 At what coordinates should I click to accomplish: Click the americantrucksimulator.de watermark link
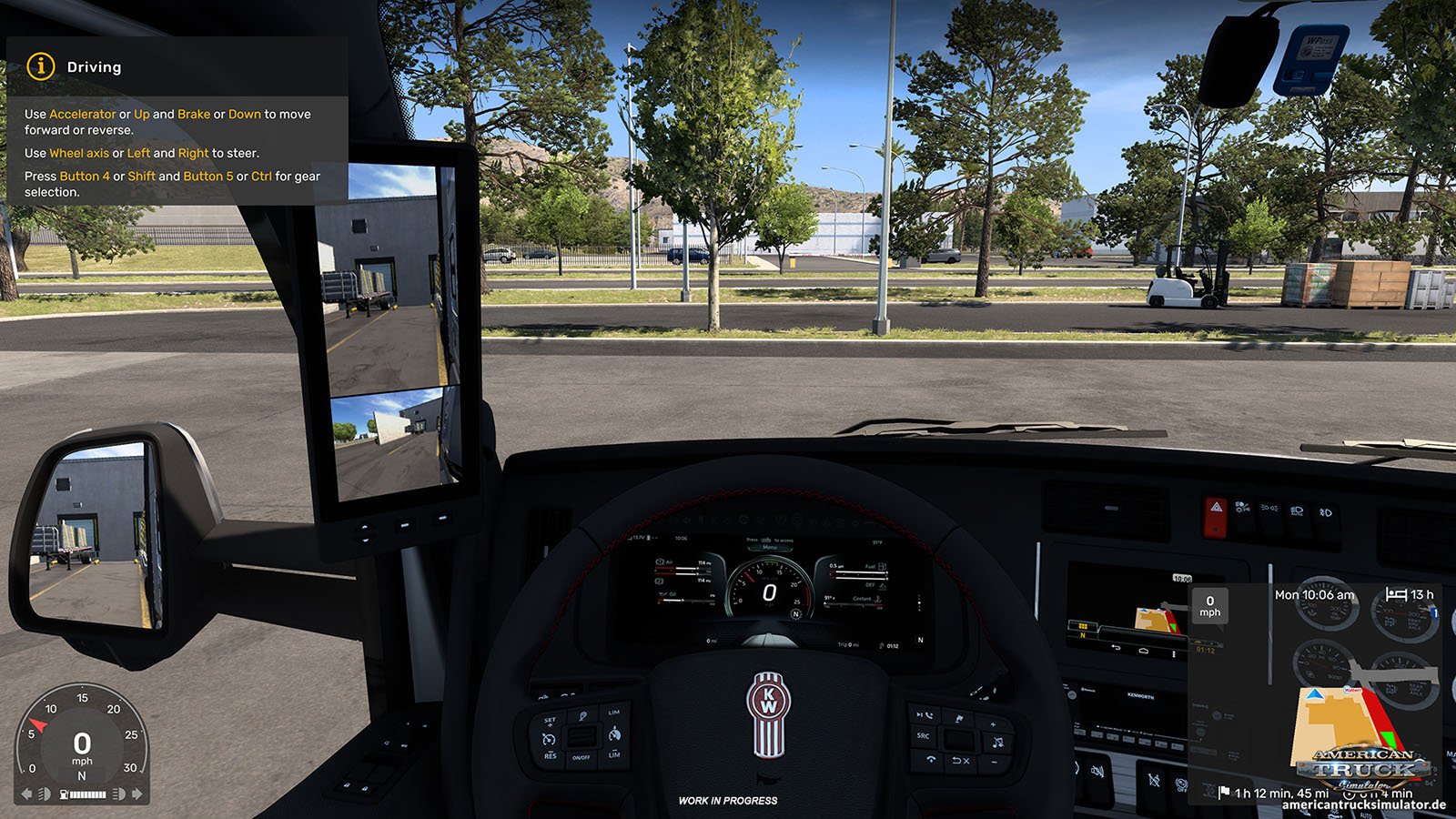coord(1363,805)
